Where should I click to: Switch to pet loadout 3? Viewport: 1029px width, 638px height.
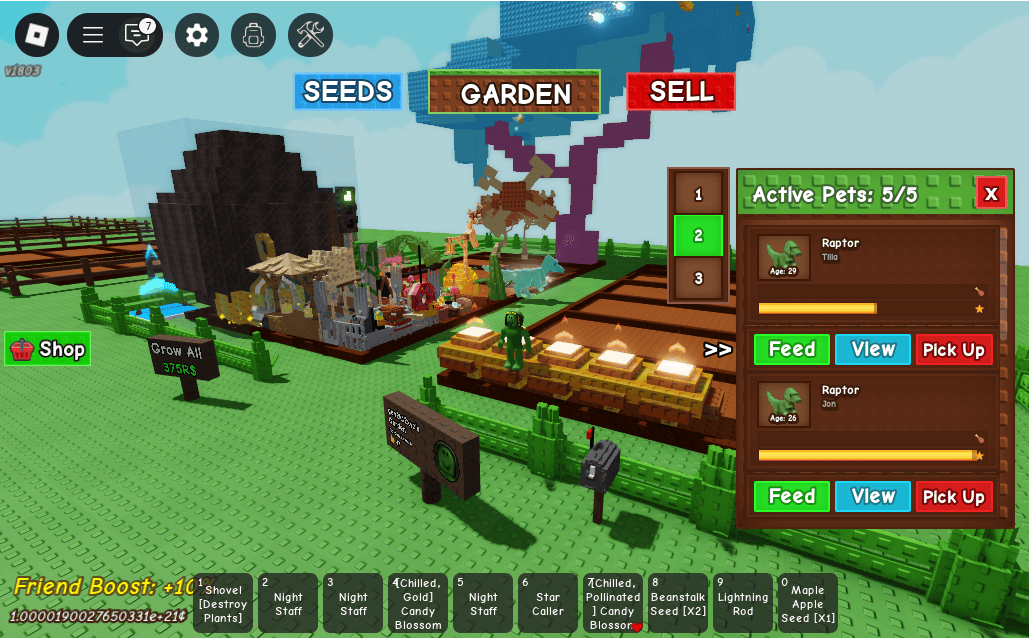[x=698, y=278]
